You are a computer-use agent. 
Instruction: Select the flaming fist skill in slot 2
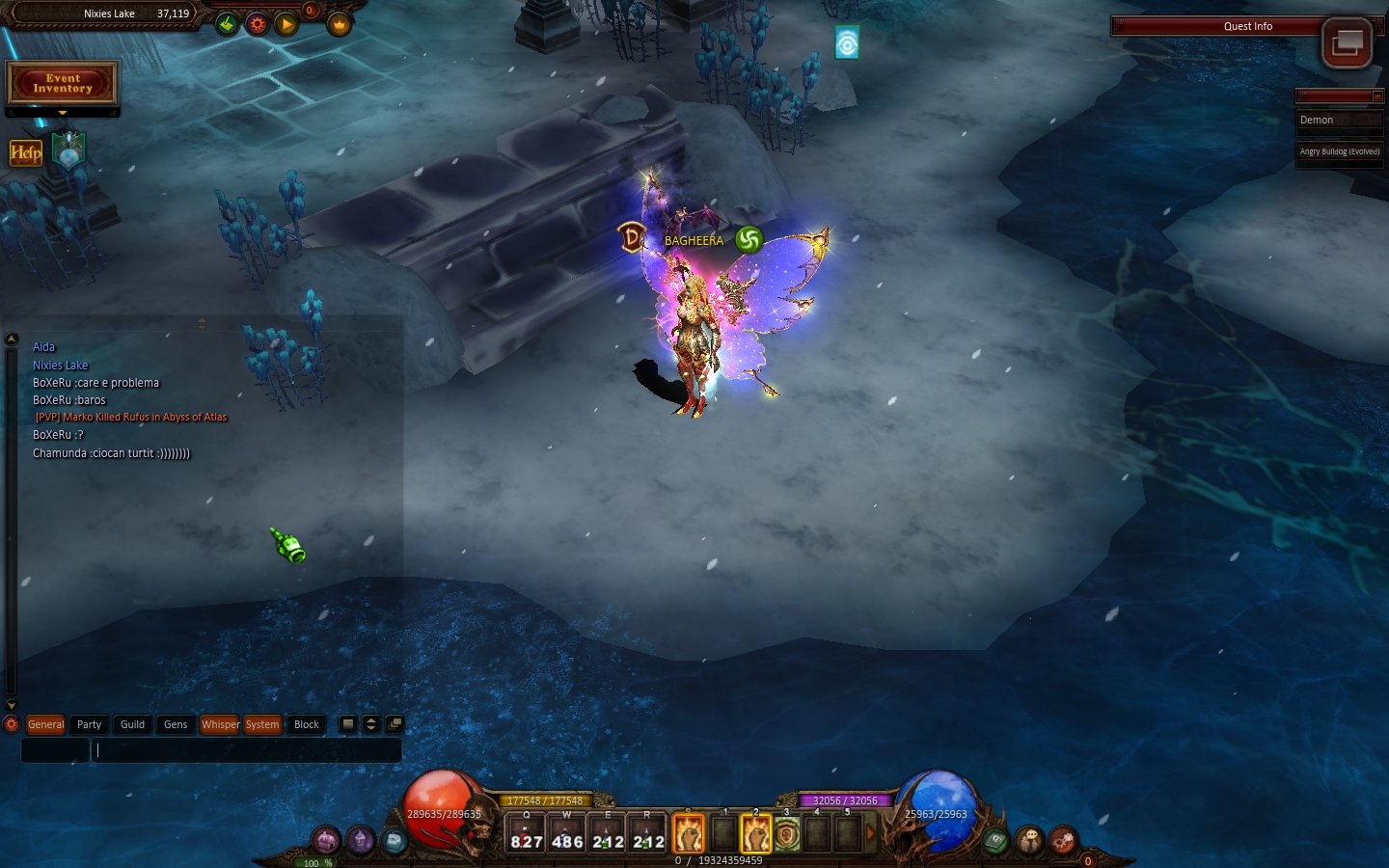pyautogui.click(x=755, y=834)
